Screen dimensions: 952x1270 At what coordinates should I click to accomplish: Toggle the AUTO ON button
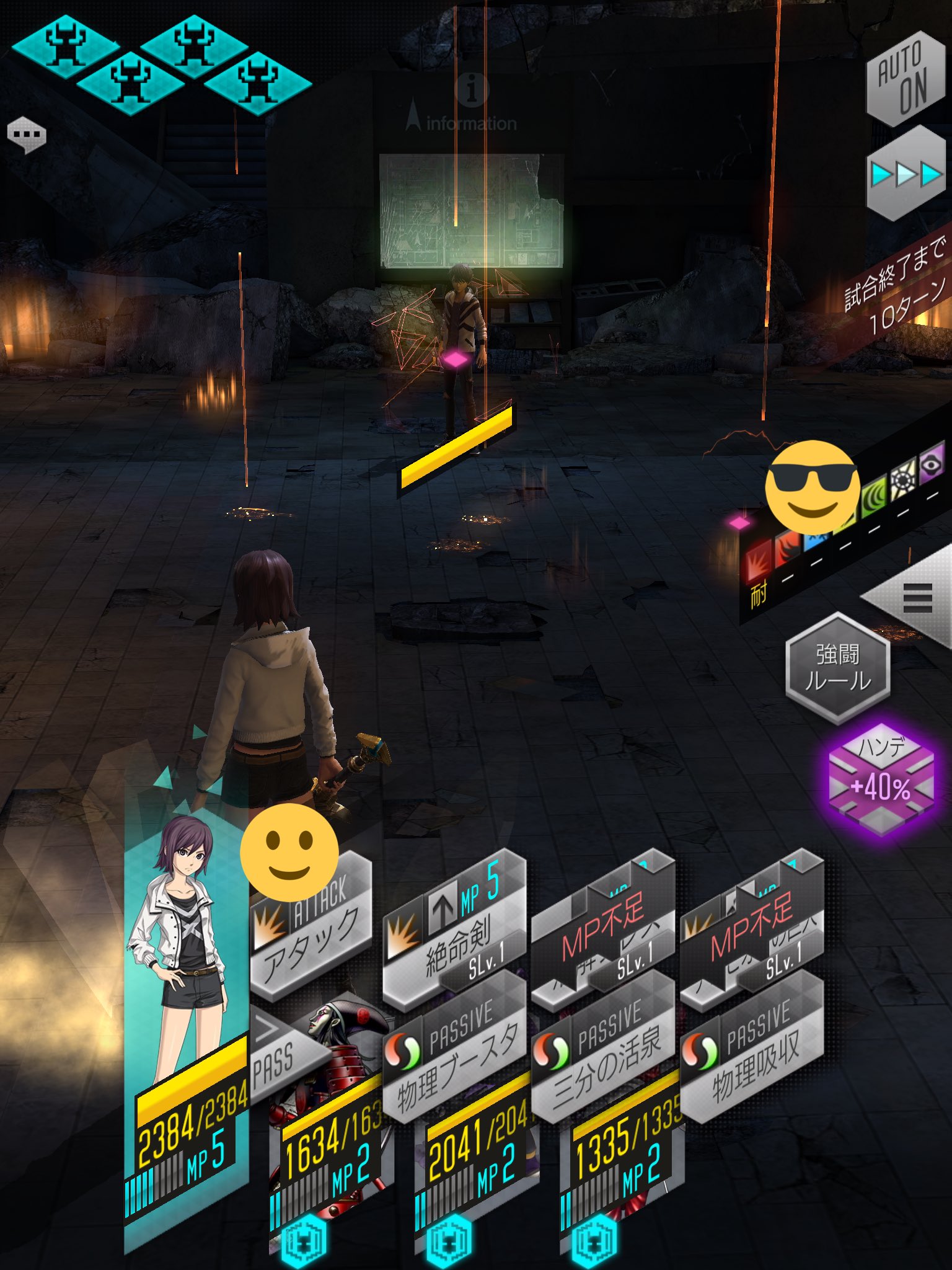click(x=904, y=79)
